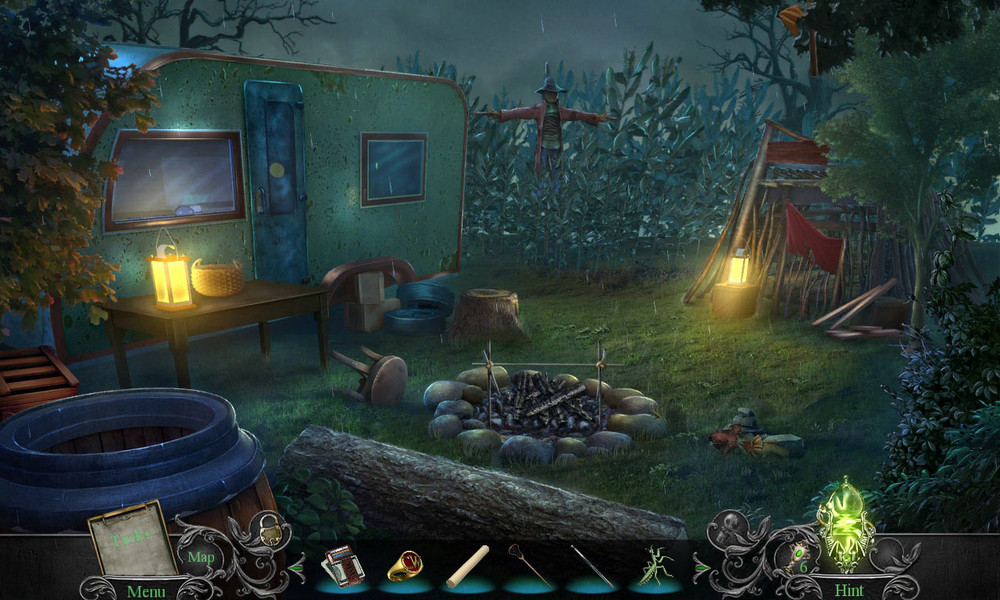Select the wallet with cash item
This screenshot has height=600, width=1000.
tap(340, 567)
